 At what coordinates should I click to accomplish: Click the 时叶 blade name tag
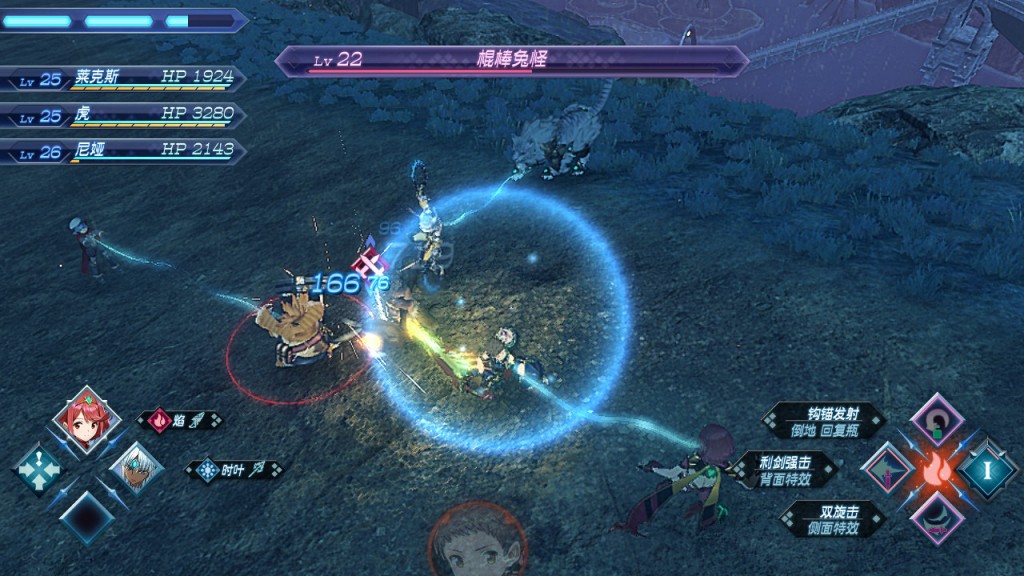tap(233, 469)
